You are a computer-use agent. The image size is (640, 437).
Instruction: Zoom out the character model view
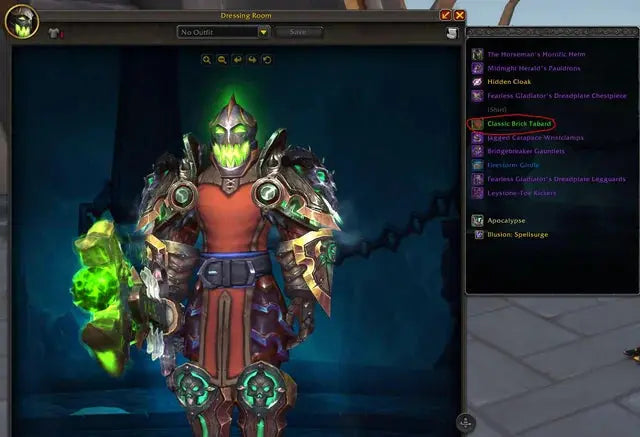(222, 60)
